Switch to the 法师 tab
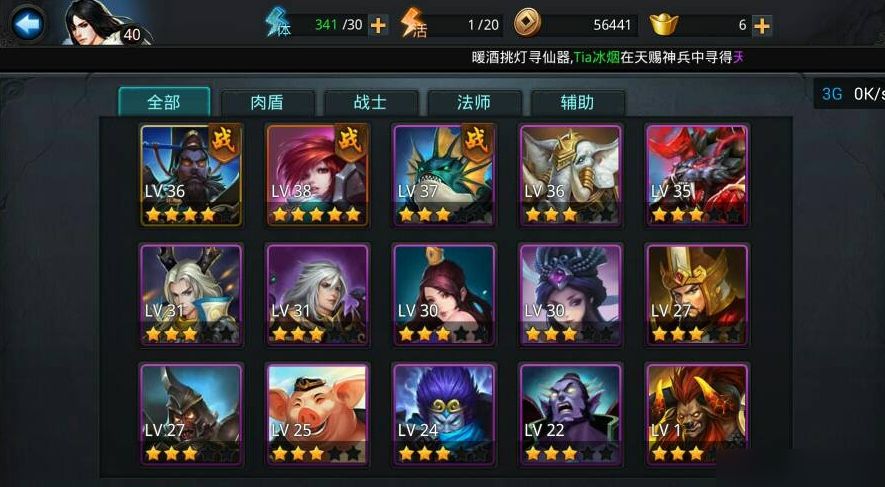Screen dimensions: 885x487 474,102
